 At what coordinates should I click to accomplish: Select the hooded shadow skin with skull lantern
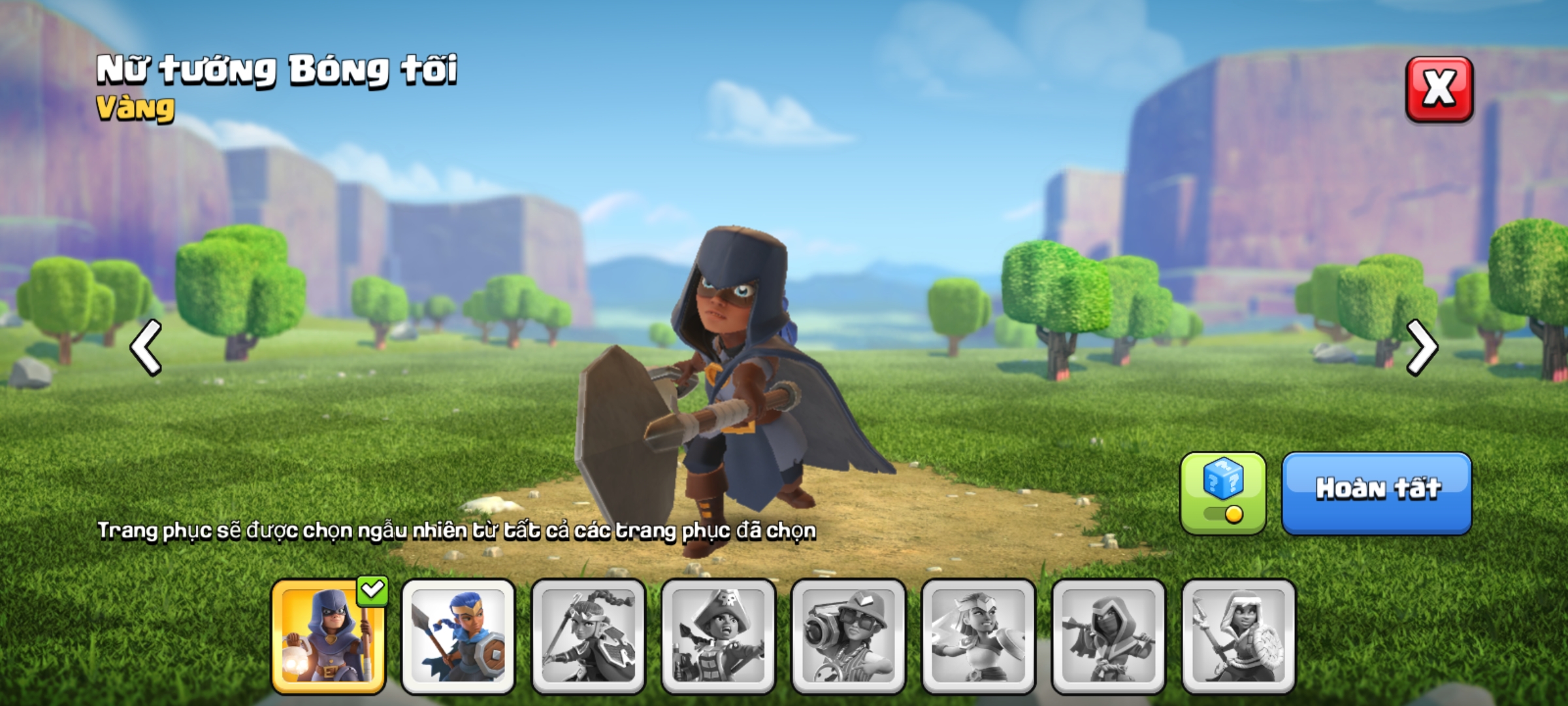click(x=328, y=635)
